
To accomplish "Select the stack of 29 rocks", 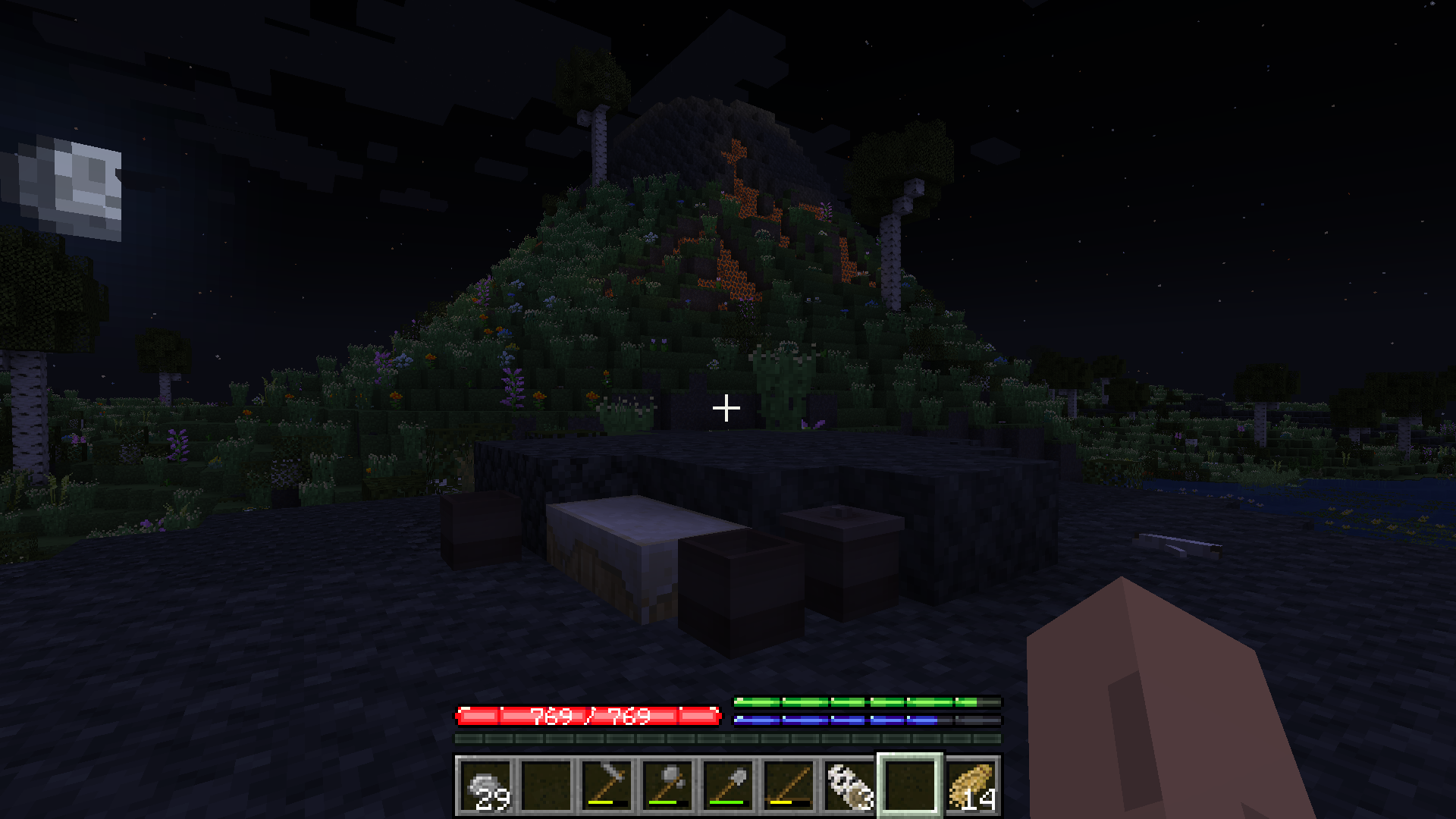I will click(x=485, y=786).
